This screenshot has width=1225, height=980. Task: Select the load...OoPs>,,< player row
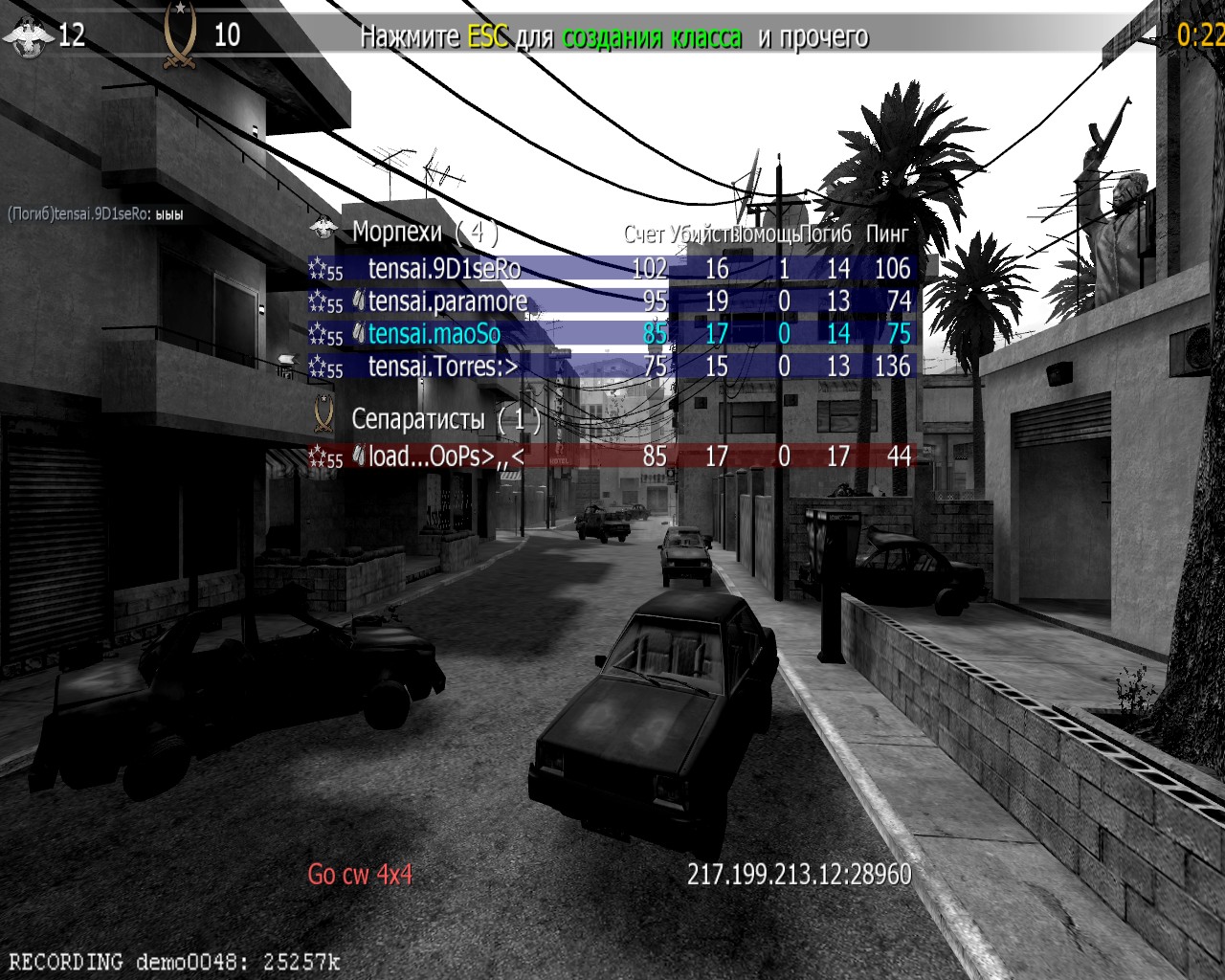coord(446,457)
